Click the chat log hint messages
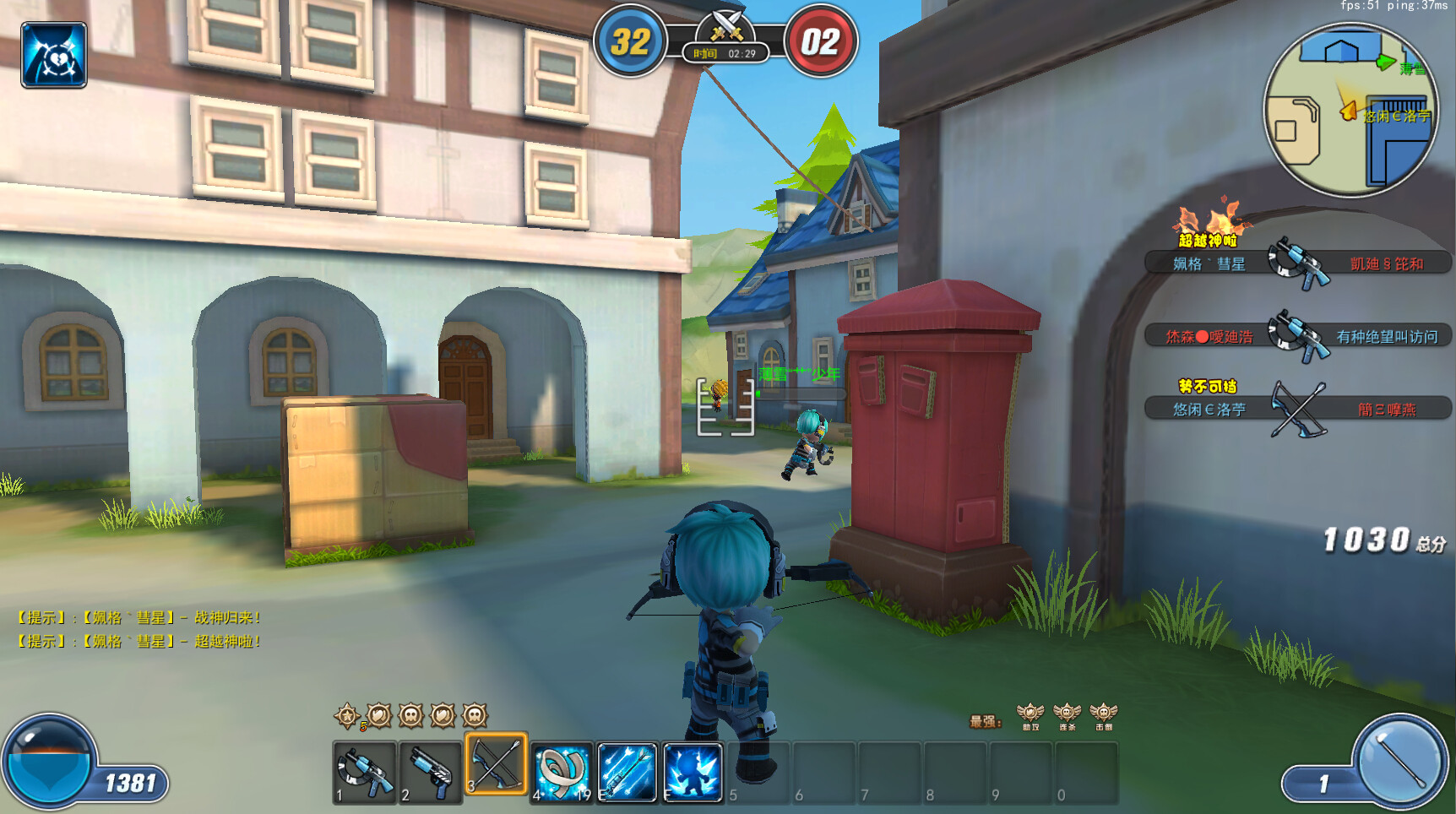Image resolution: width=1456 pixels, height=814 pixels. (139, 629)
